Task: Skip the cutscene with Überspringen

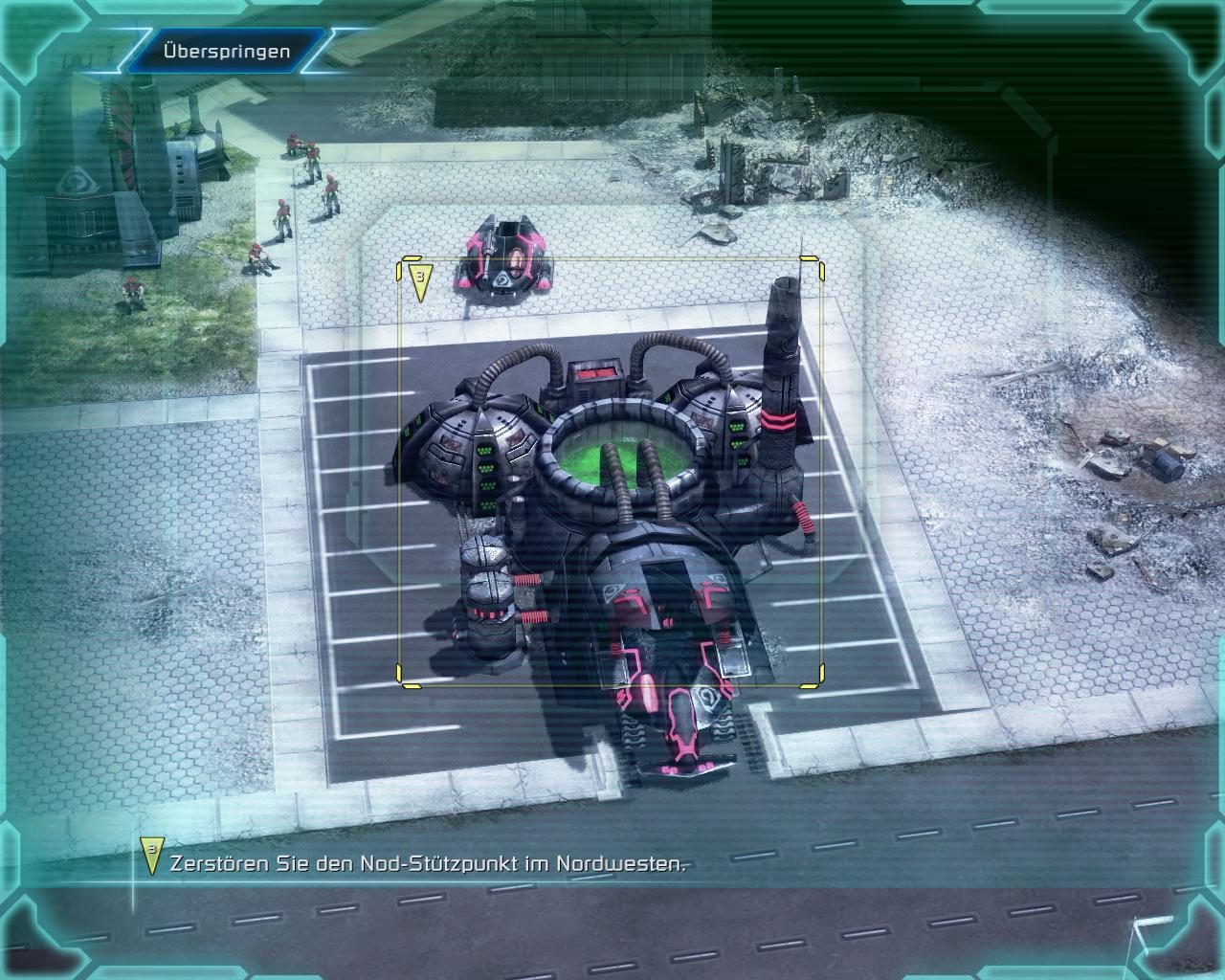Action: 227,51
